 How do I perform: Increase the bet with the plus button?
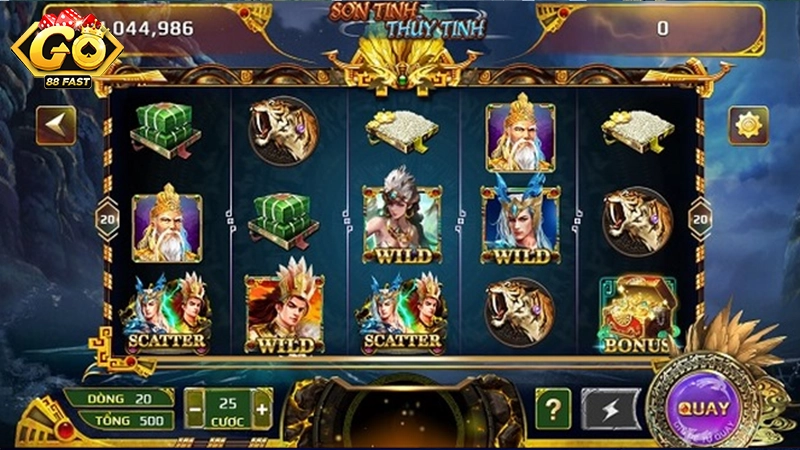(x=262, y=408)
